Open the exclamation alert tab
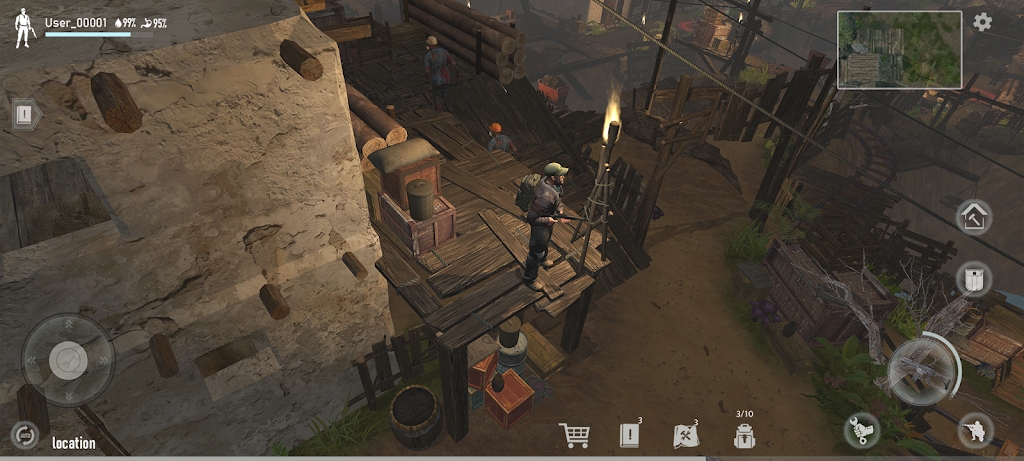Screen dimensions: 1024x461 coord(26,114)
